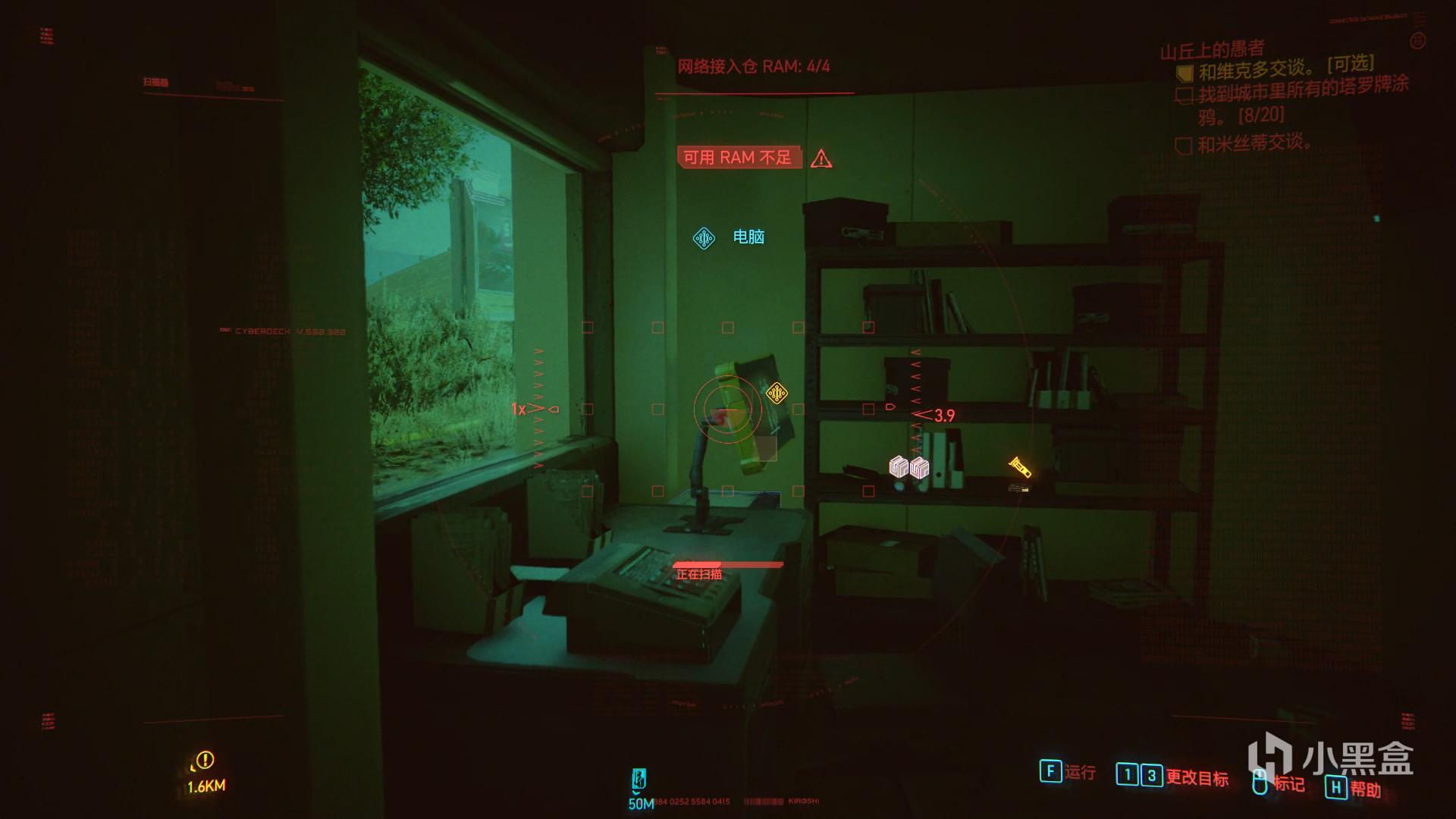This screenshot has width=1456, height=819.
Task: Select the 山丘上的愚者 quest title
Action: tap(1212, 50)
